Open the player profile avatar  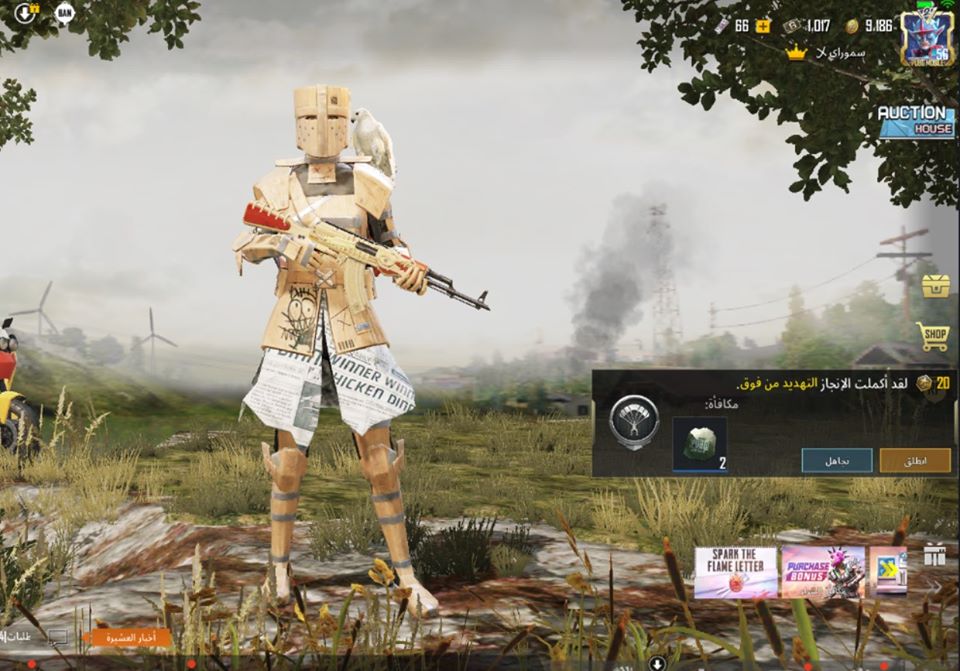[x=926, y=40]
